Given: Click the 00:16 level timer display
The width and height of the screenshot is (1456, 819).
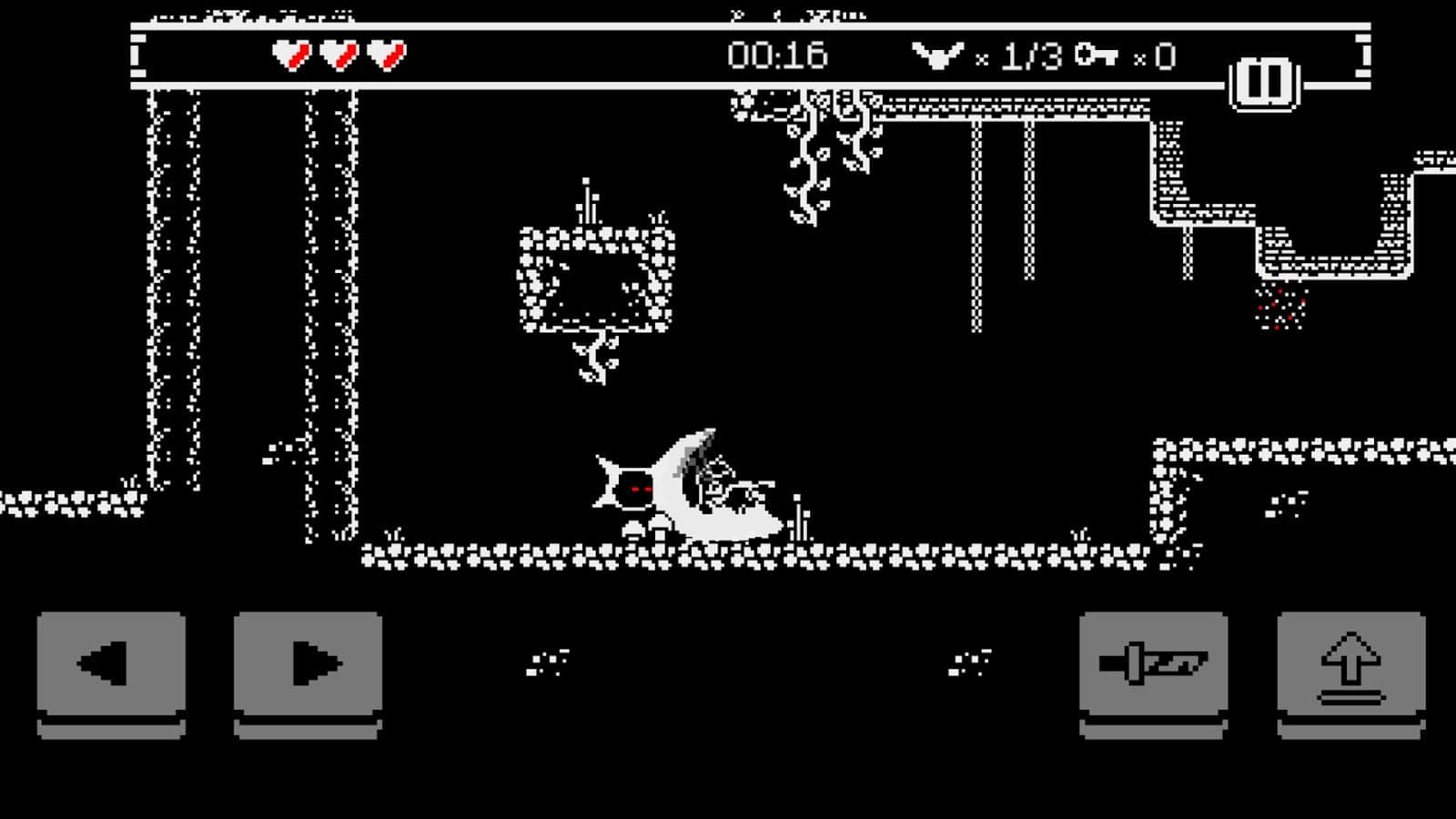Looking at the screenshot, I should (x=778, y=56).
